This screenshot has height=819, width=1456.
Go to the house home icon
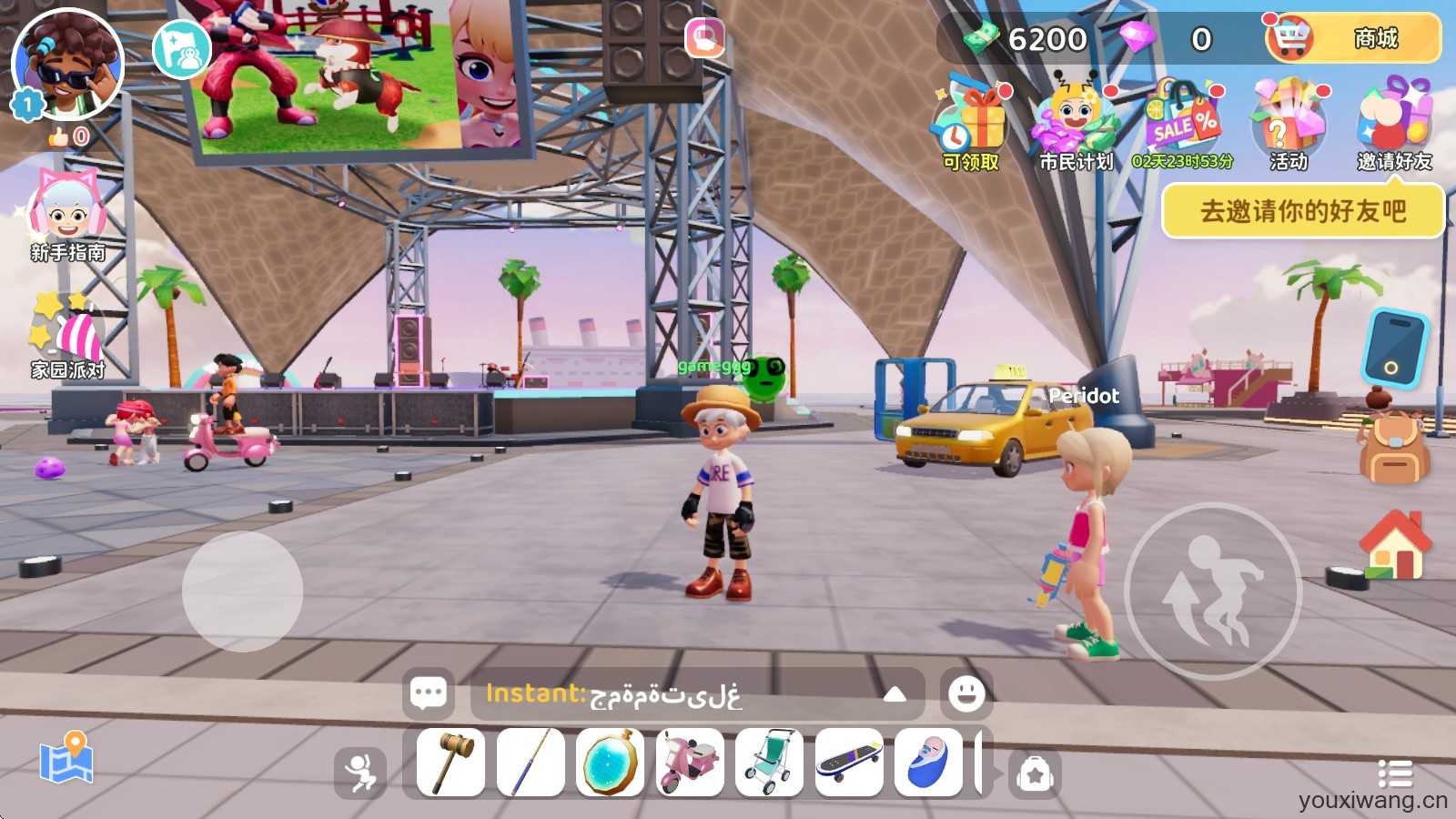[x=1394, y=545]
